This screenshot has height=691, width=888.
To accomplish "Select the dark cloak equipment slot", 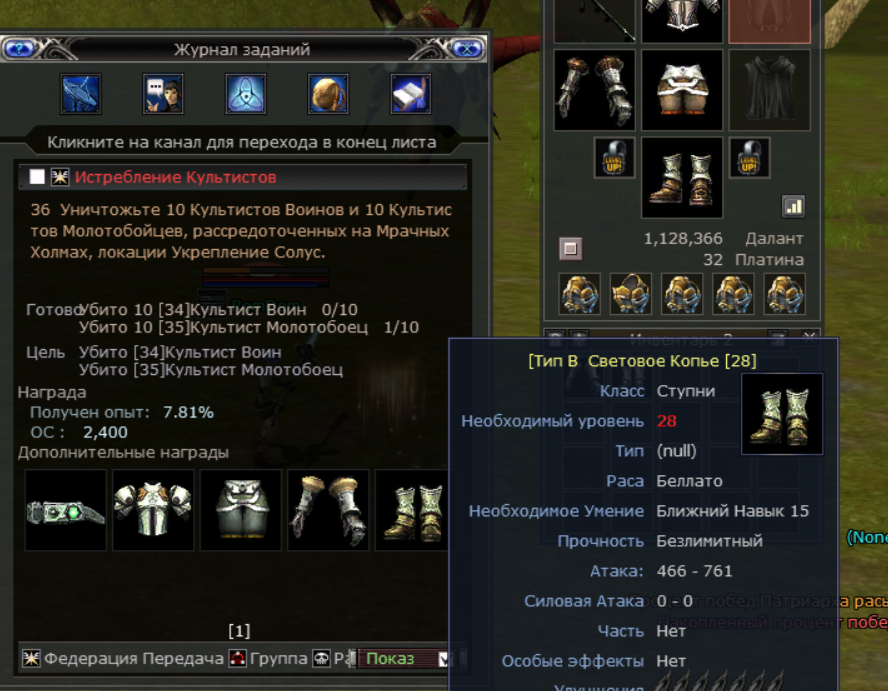I will pos(769,90).
